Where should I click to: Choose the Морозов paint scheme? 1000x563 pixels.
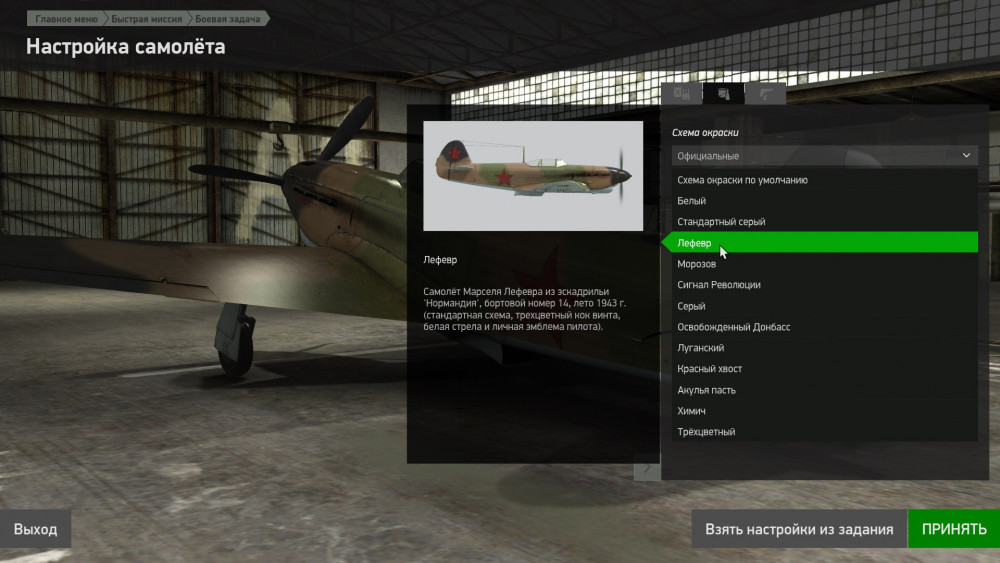697,264
